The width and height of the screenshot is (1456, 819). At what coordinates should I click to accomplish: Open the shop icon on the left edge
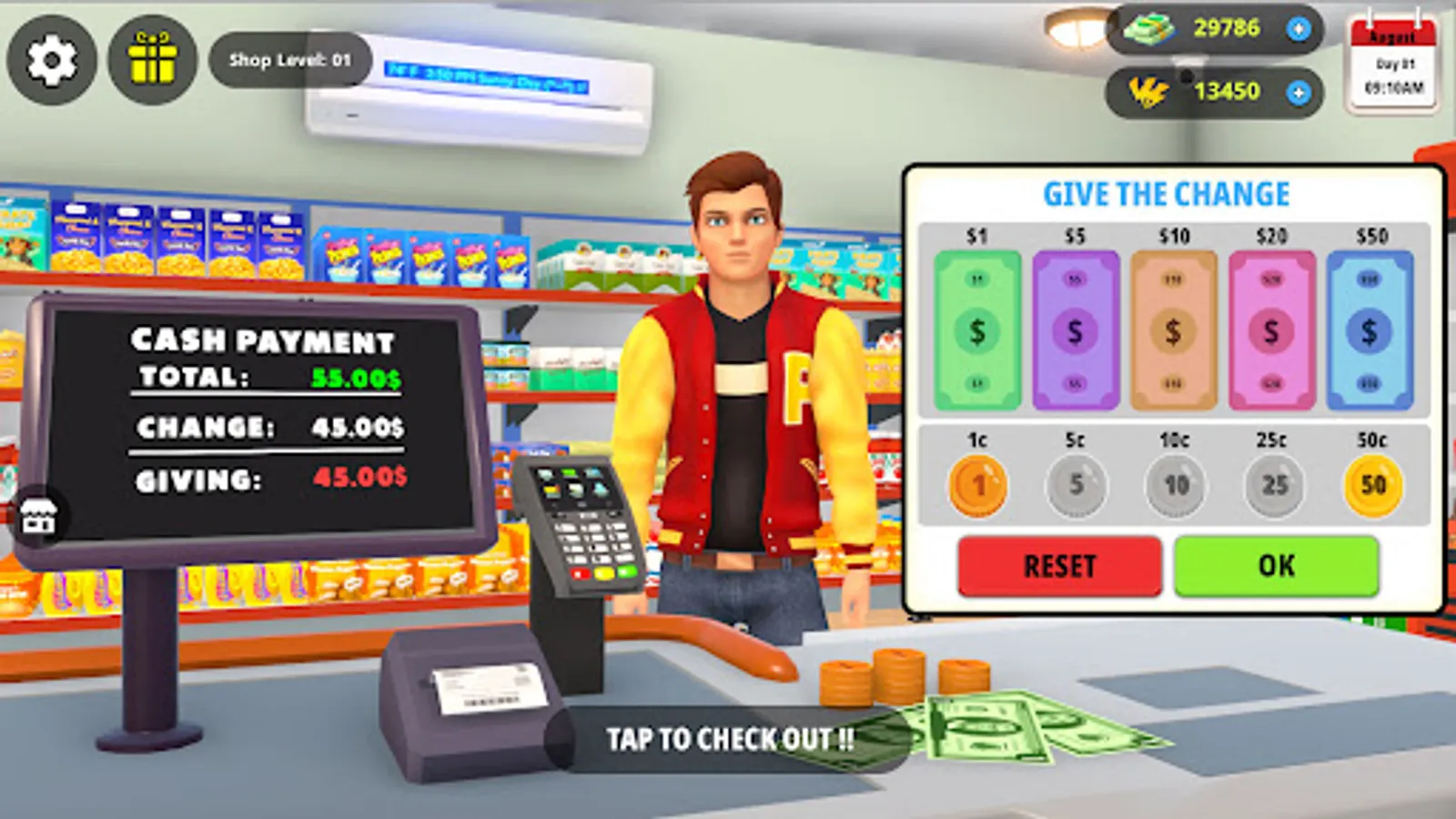pyautogui.click(x=38, y=518)
